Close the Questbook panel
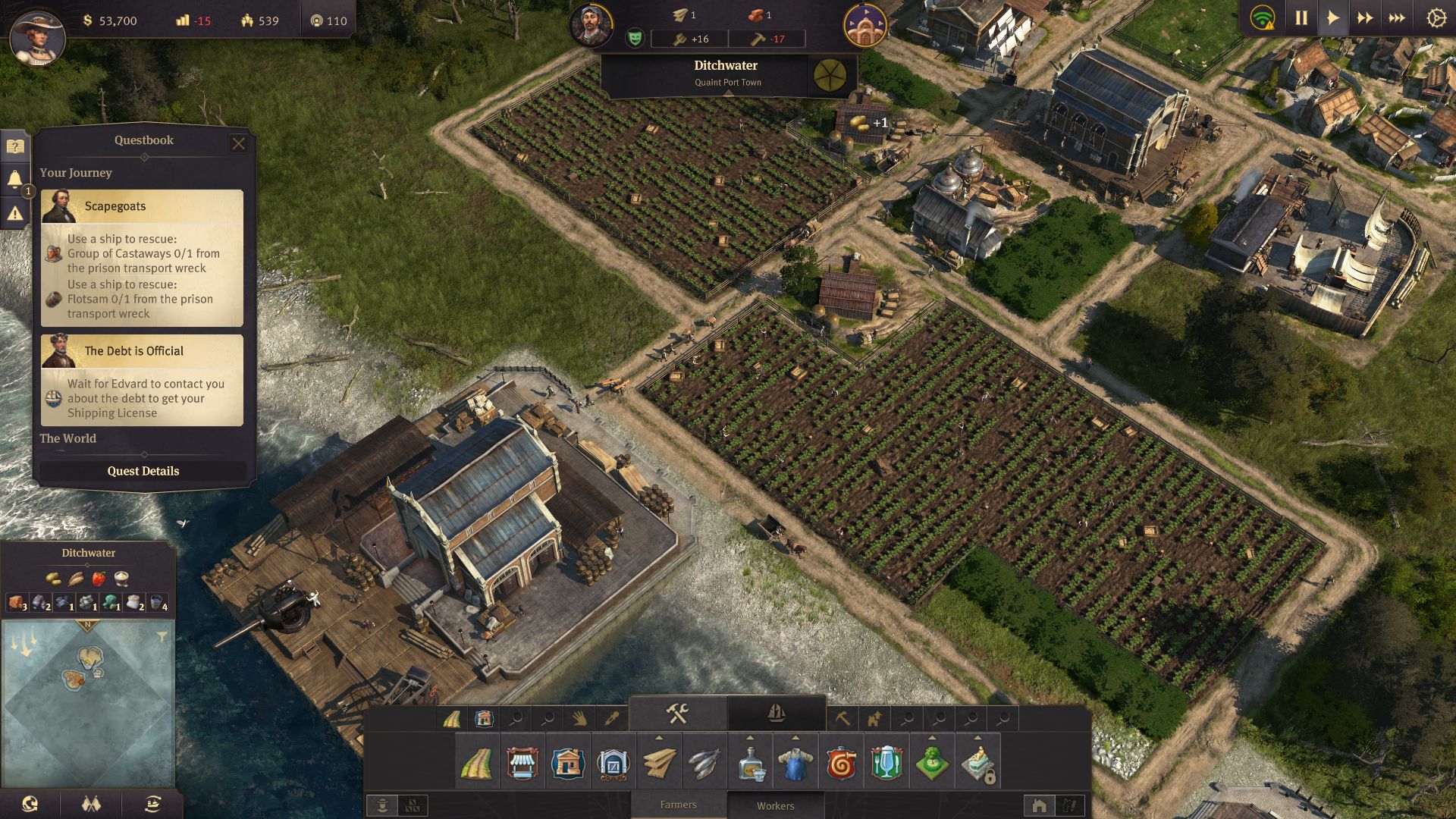This screenshot has height=819, width=1456. tap(238, 143)
